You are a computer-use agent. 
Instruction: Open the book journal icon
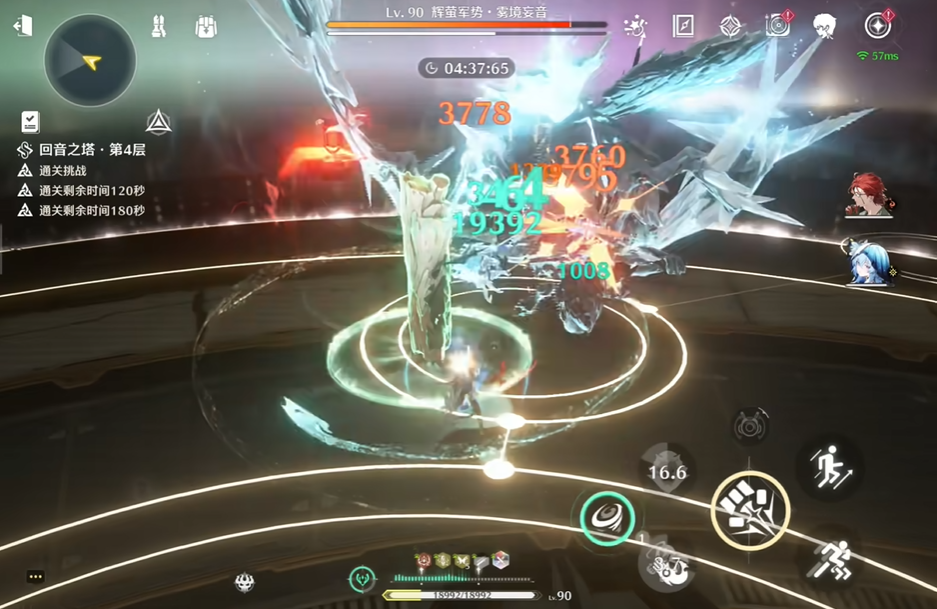683,25
